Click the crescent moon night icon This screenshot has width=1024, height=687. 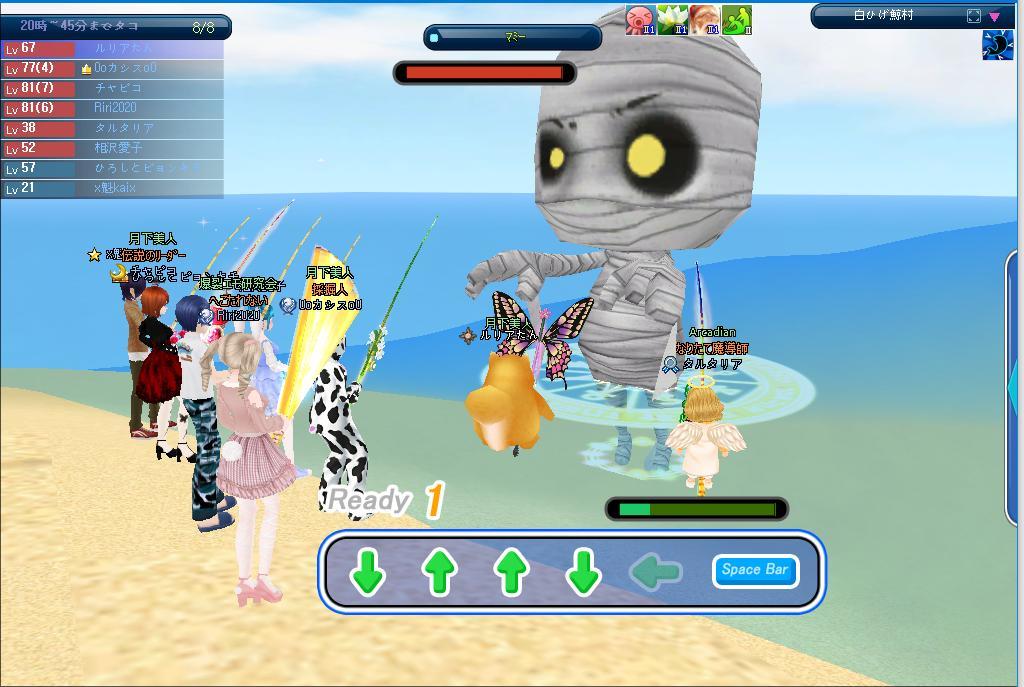click(997, 45)
